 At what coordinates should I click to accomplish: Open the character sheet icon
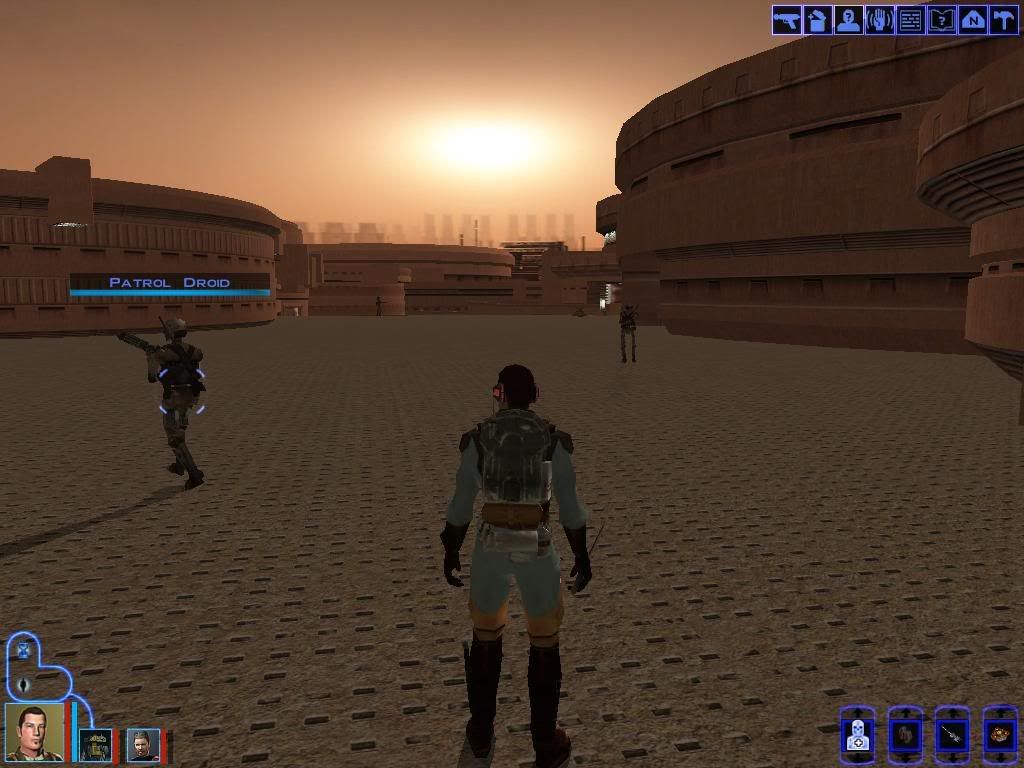(x=848, y=20)
